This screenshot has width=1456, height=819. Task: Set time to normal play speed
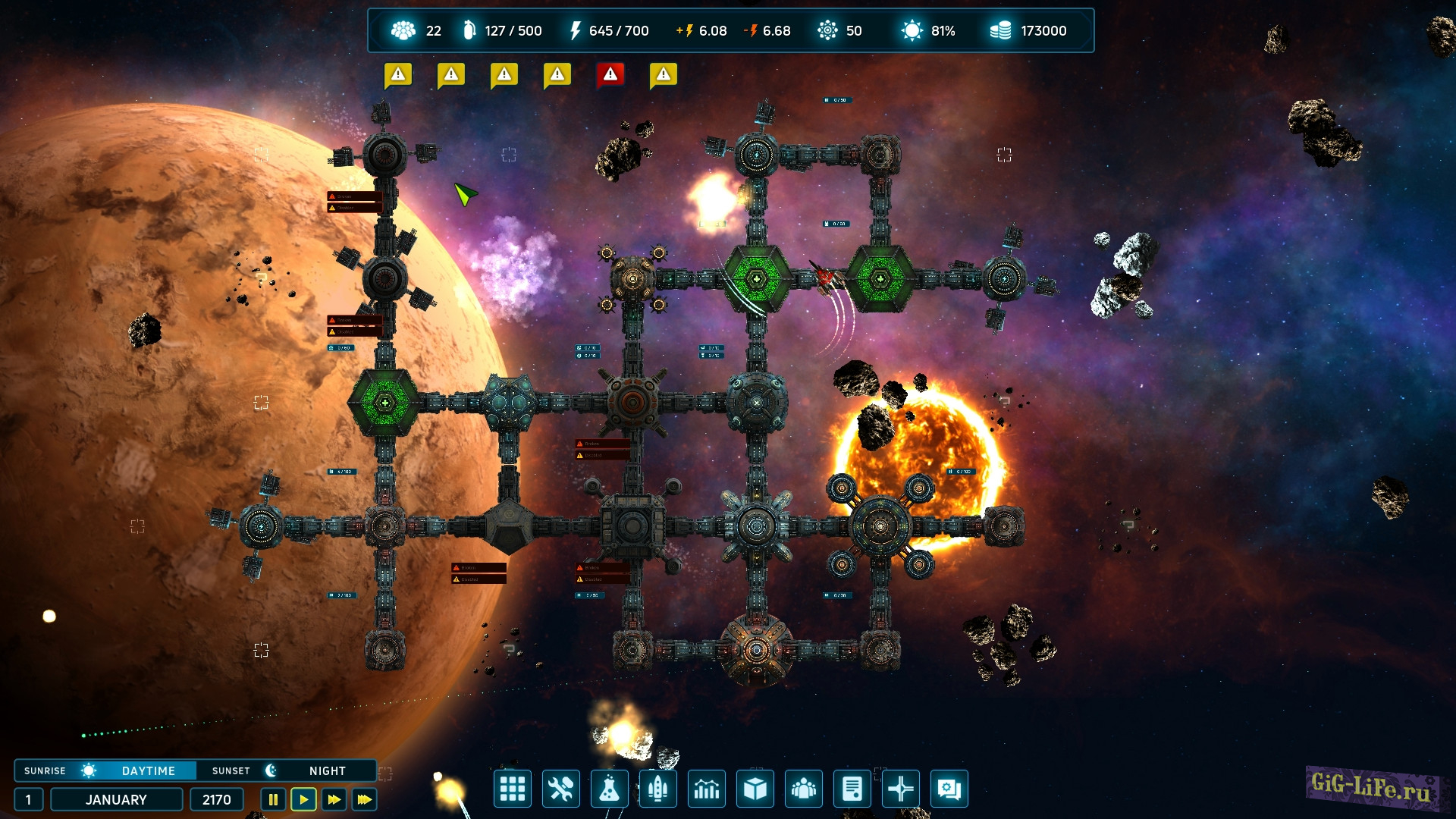tap(303, 799)
